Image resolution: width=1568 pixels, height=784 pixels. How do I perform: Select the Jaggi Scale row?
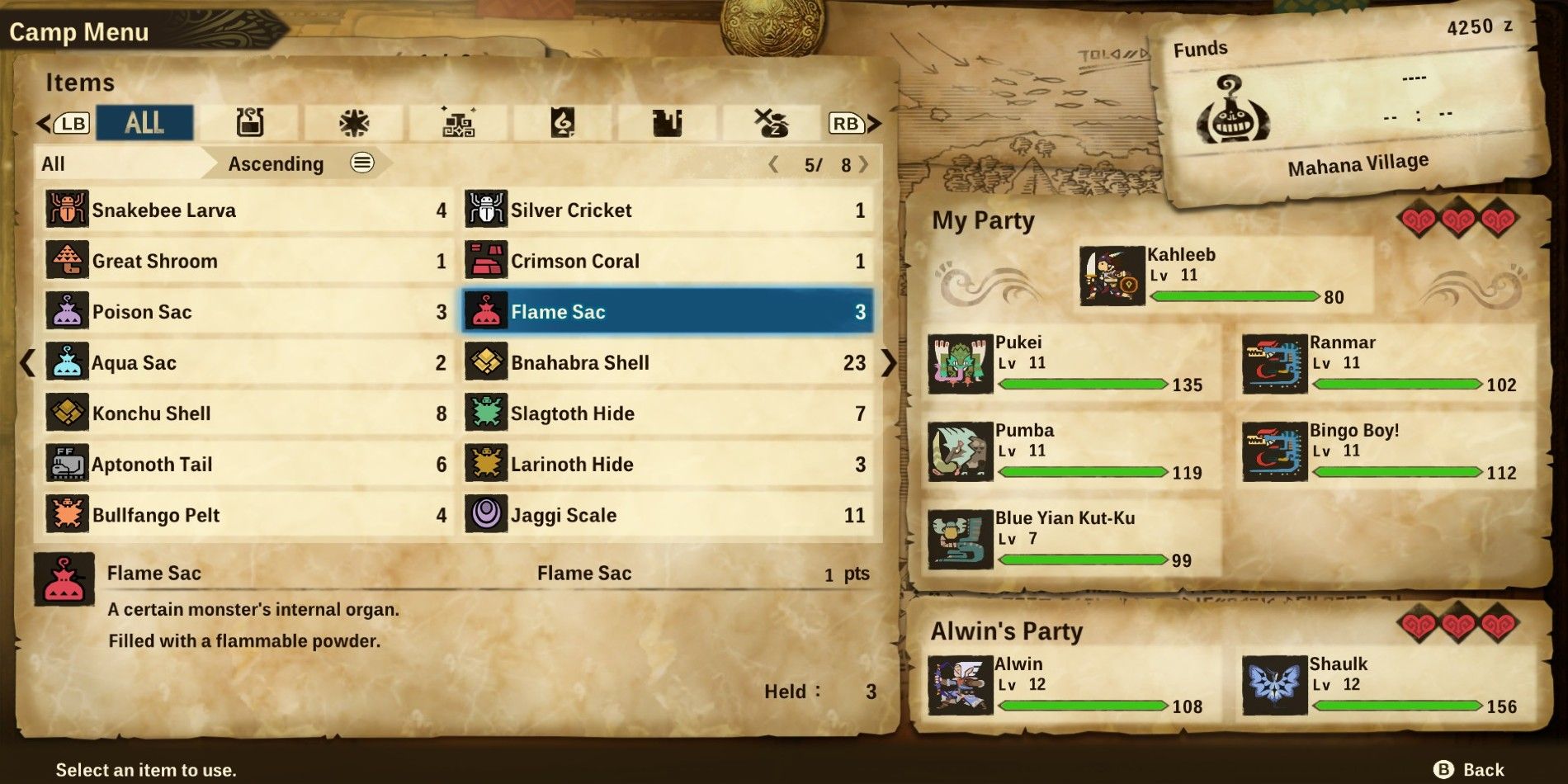click(666, 516)
